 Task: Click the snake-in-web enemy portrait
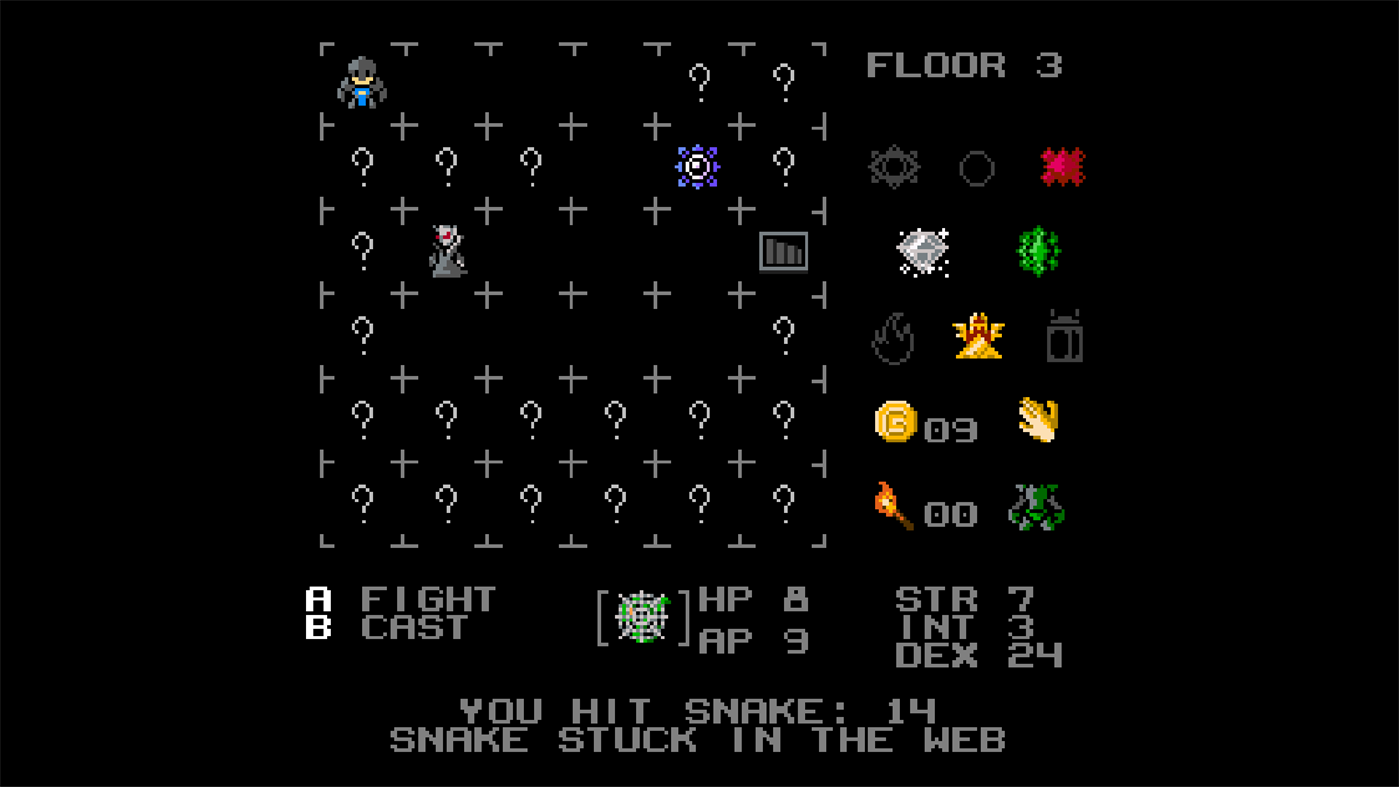pyautogui.click(x=641, y=617)
